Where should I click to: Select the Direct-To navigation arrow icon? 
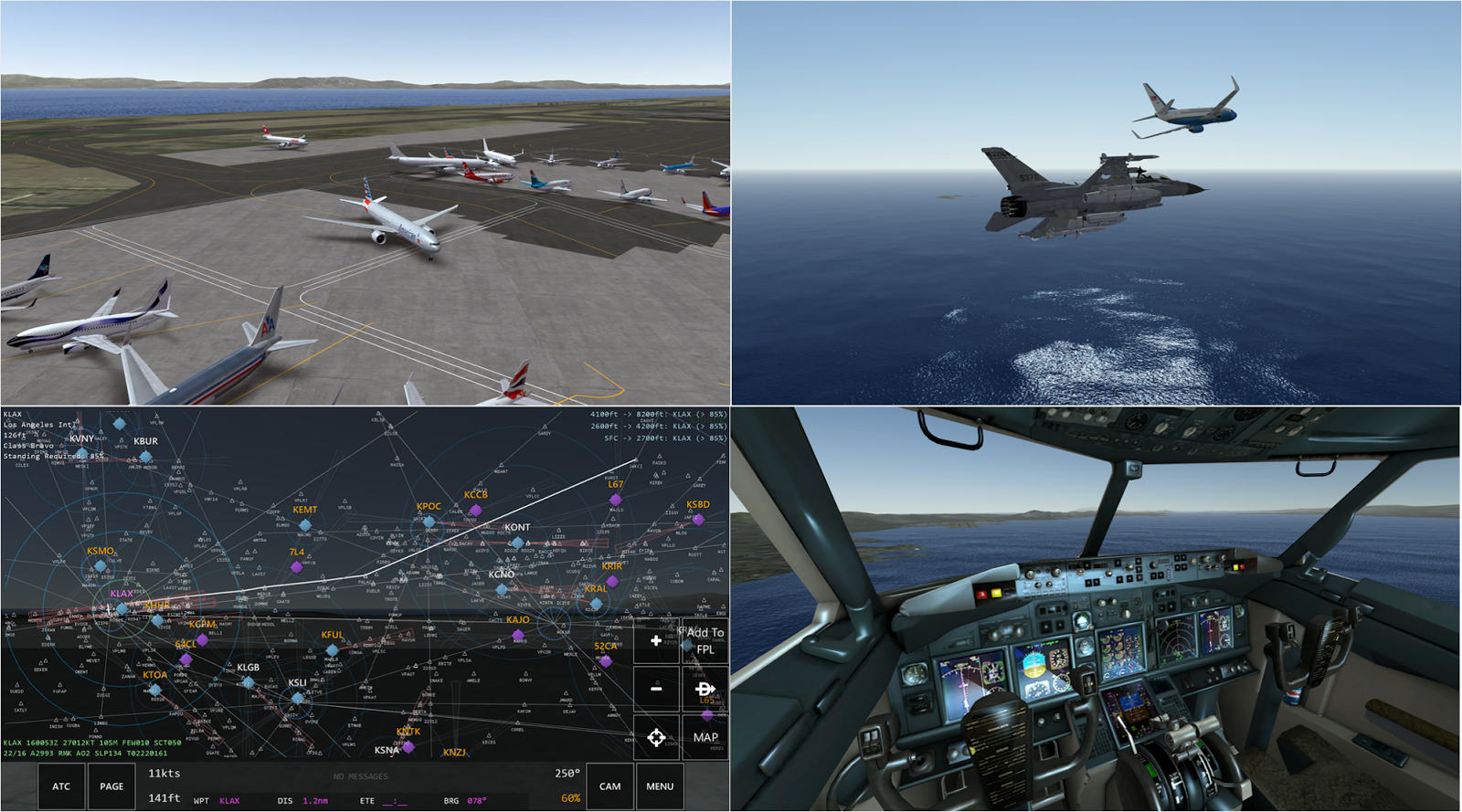click(705, 688)
